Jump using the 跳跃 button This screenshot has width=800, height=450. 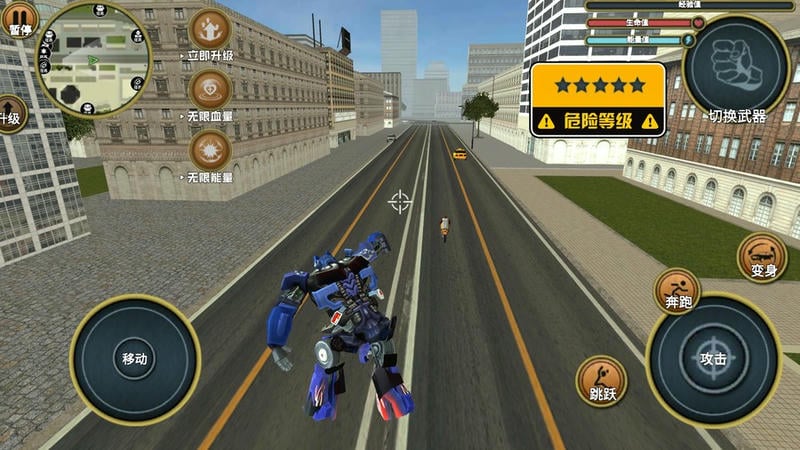point(602,380)
